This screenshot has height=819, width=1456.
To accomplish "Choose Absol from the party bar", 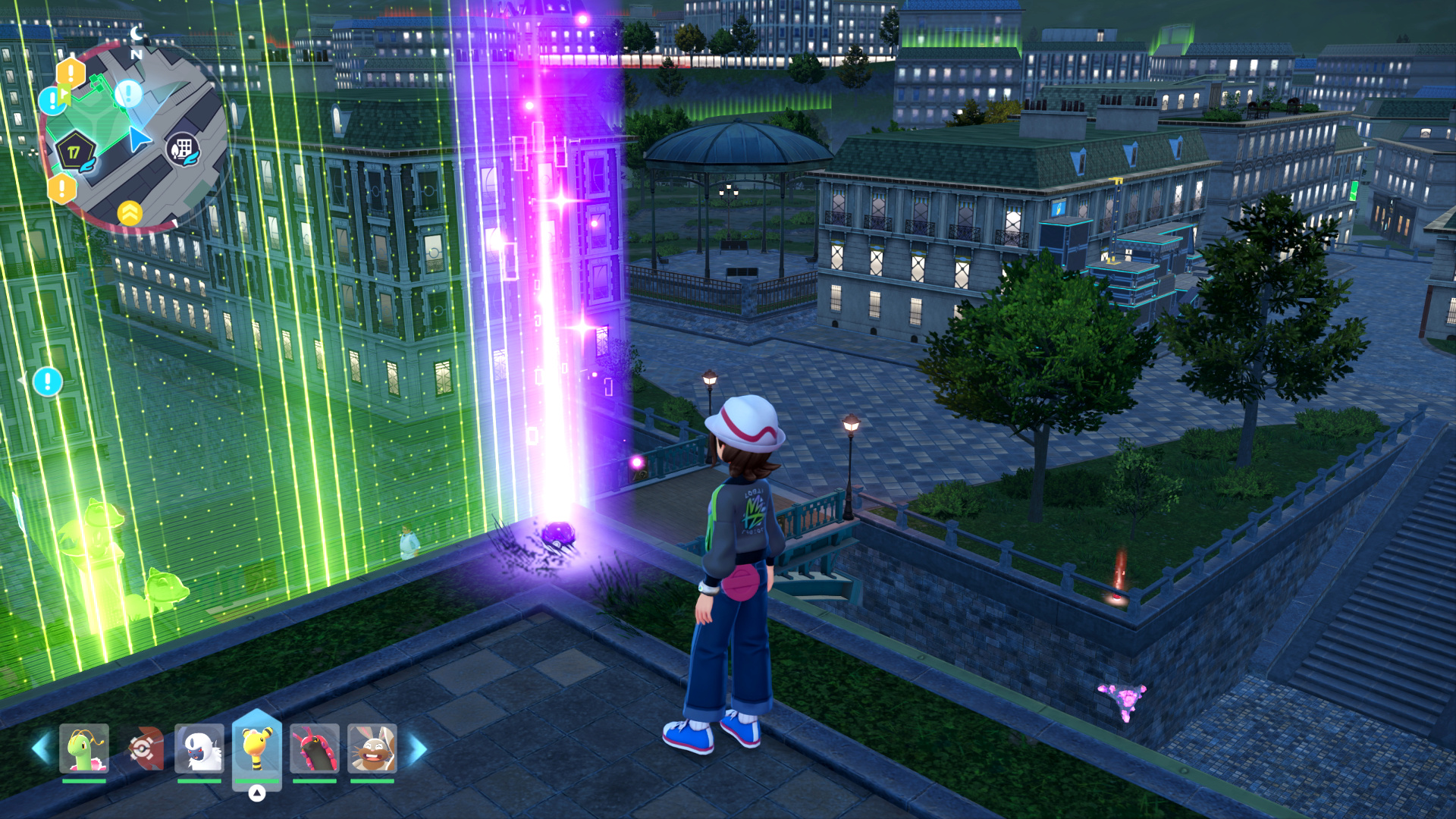I will point(199,748).
